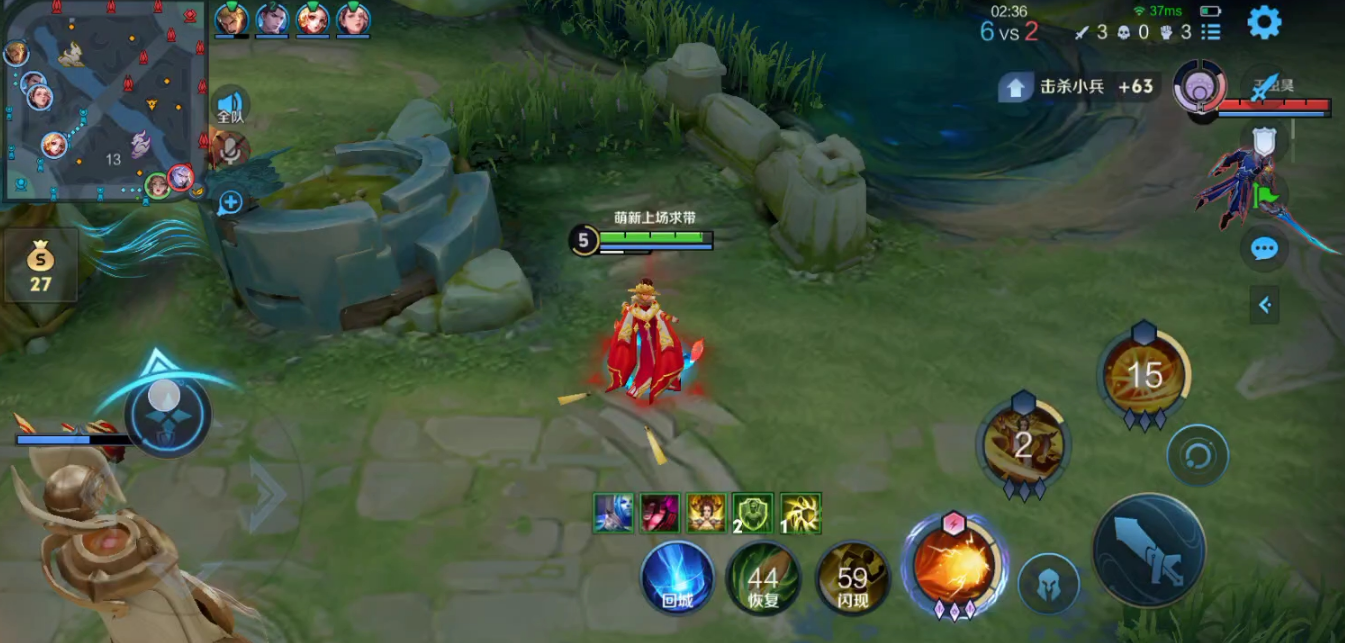Toggle the microphone voice button
Viewport: 1345px width, 643px height.
pos(230,150)
